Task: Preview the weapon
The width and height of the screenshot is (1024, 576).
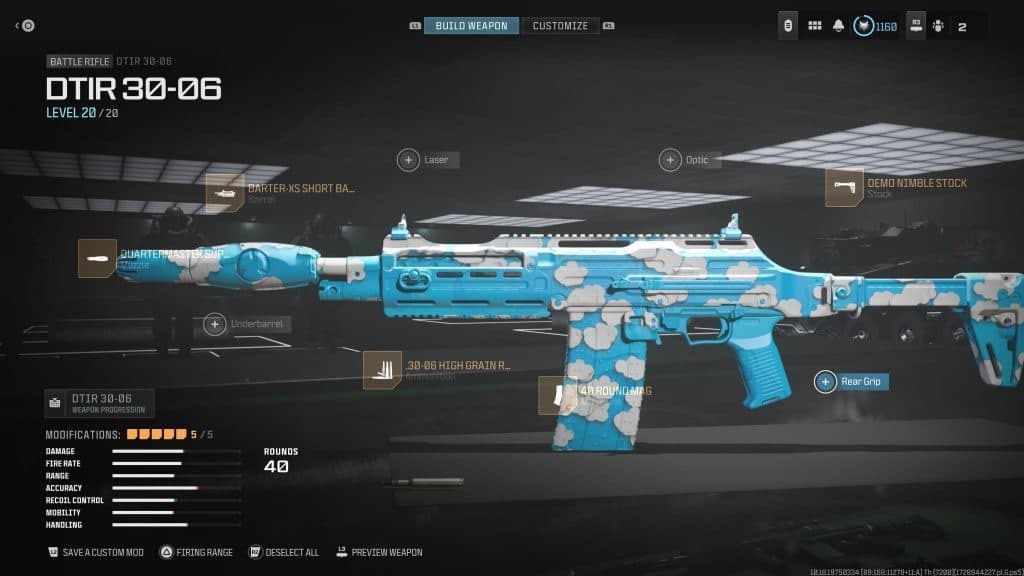Action: tap(379, 552)
